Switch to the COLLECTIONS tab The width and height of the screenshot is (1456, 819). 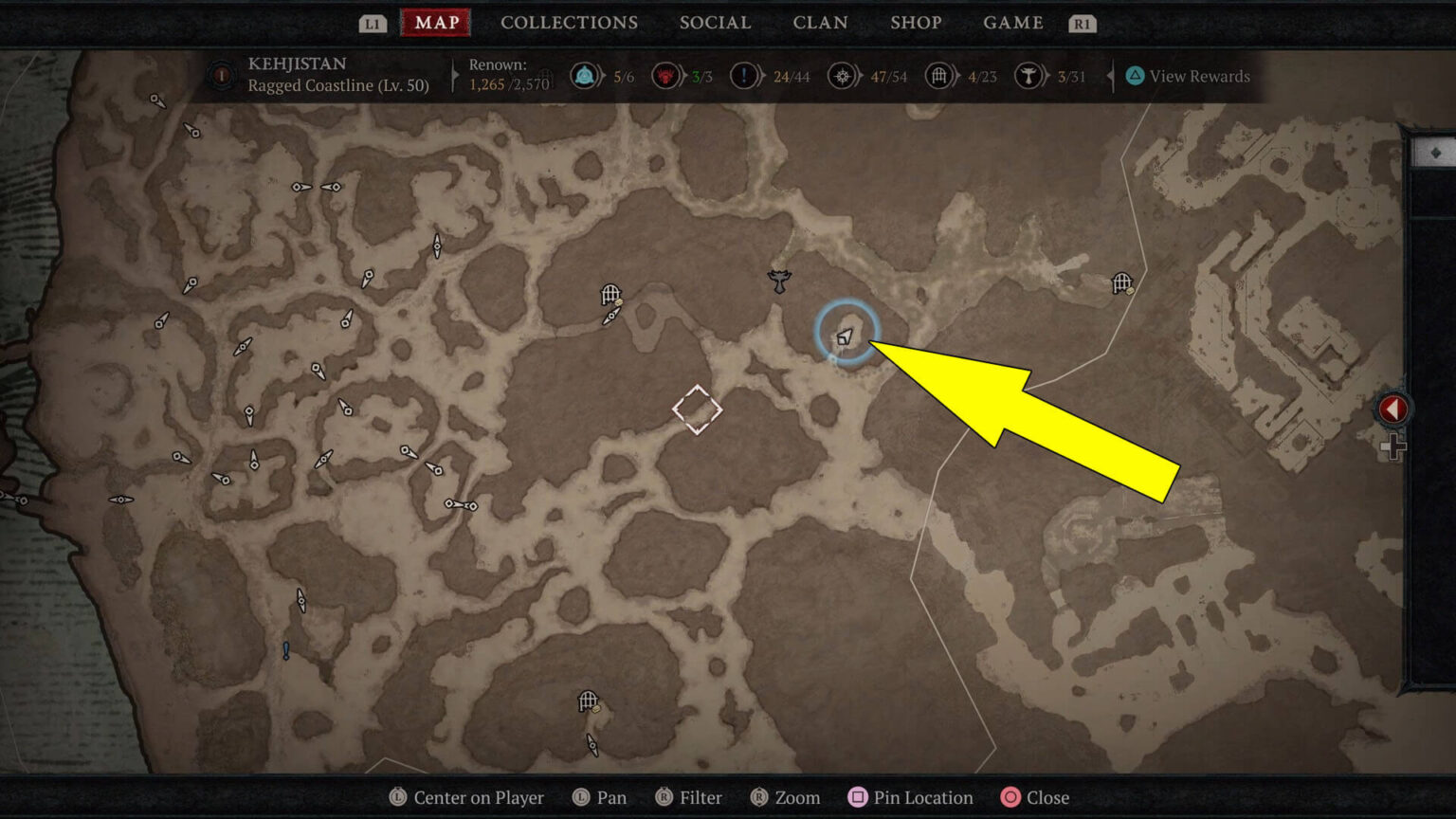point(569,22)
